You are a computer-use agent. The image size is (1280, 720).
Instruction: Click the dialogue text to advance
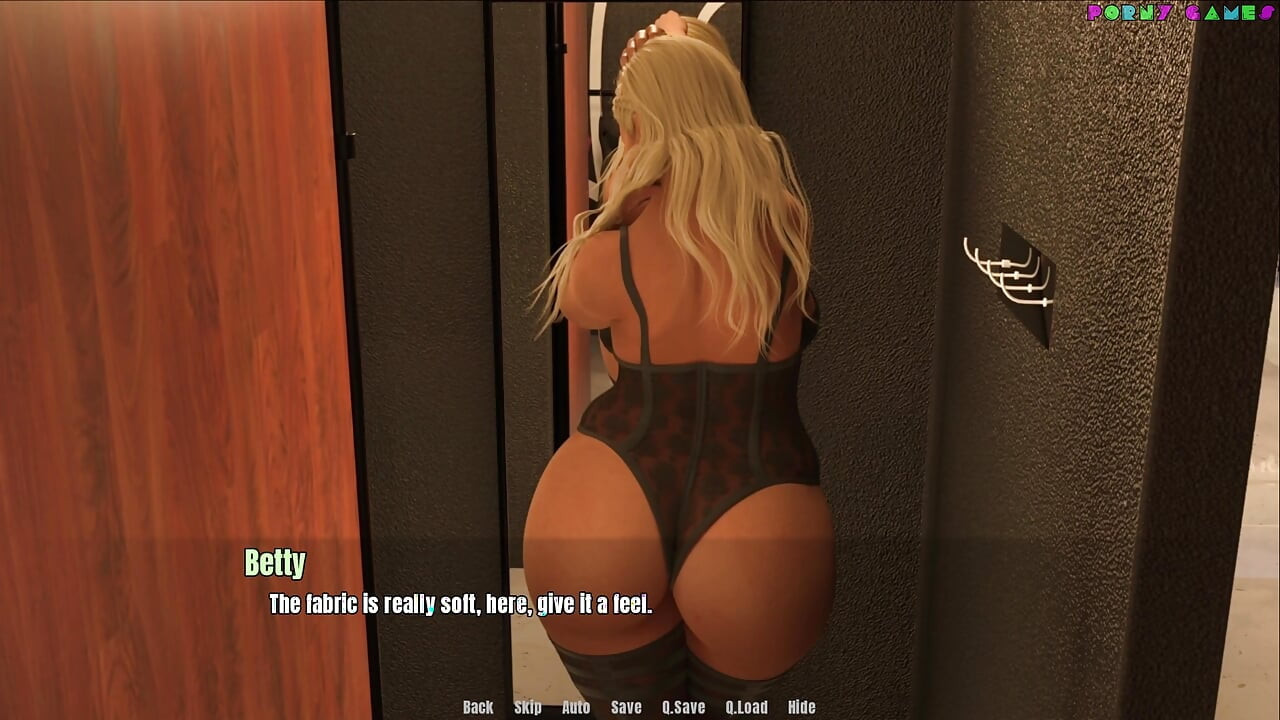(459, 603)
